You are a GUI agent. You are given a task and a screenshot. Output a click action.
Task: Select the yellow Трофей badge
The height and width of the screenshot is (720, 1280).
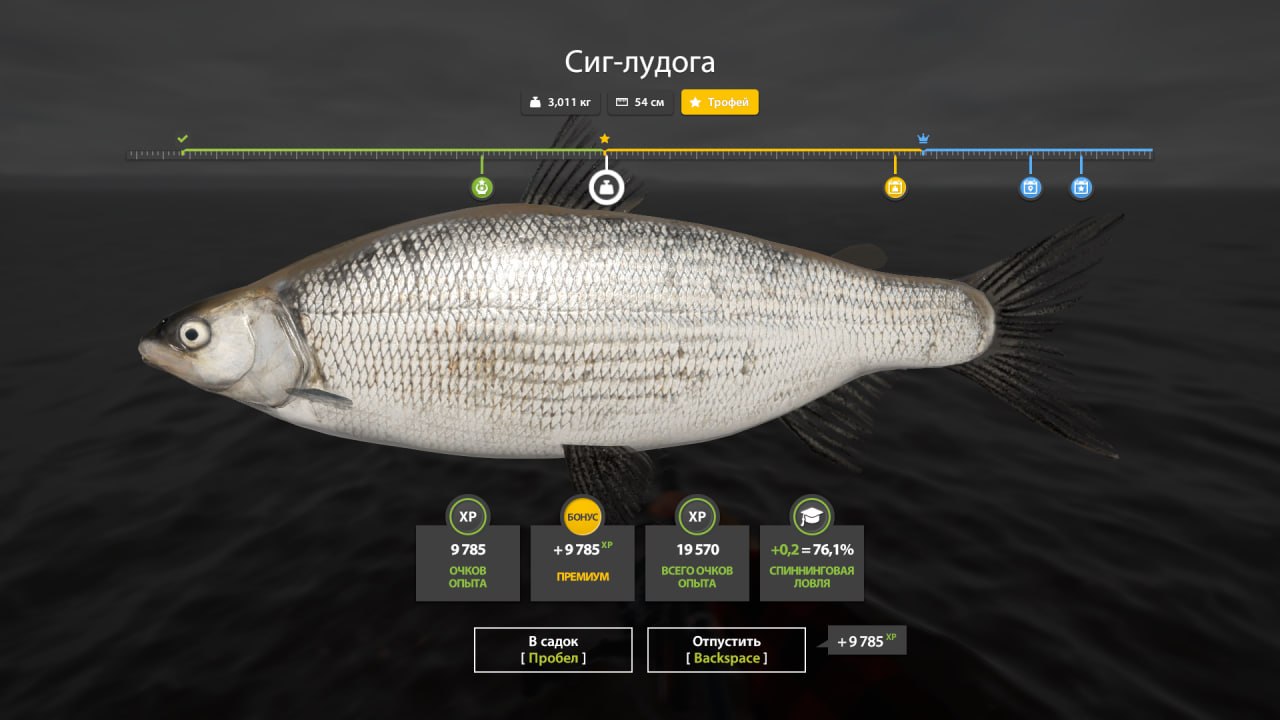pyautogui.click(x=720, y=102)
